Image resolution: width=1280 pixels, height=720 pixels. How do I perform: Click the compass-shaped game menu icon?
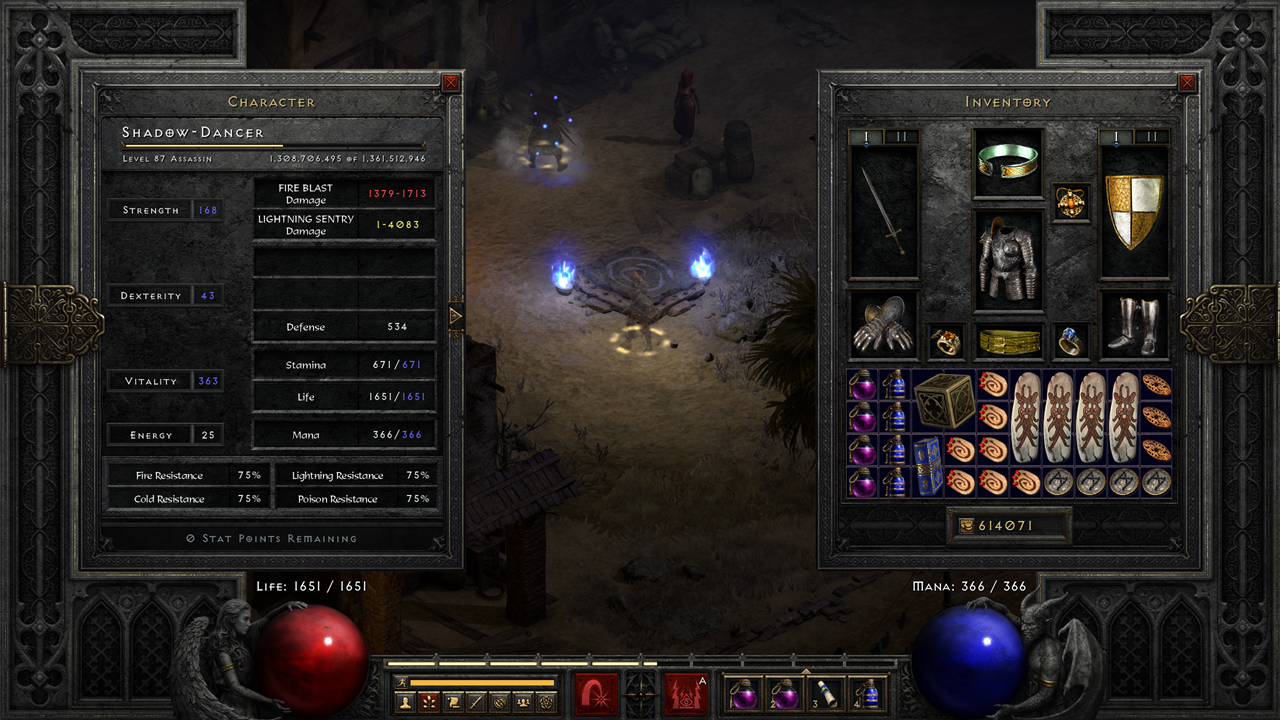(640, 697)
